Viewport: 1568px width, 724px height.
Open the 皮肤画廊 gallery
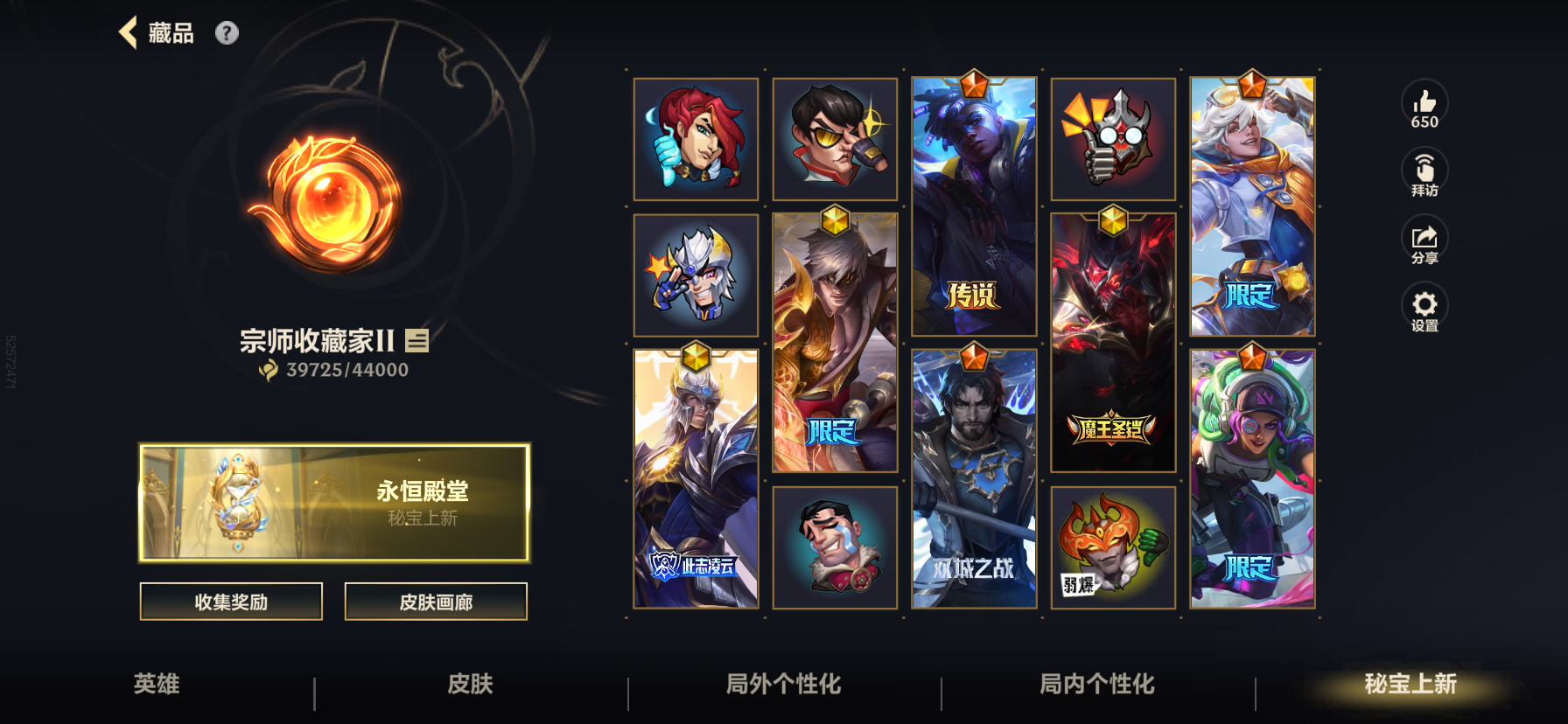pos(436,602)
